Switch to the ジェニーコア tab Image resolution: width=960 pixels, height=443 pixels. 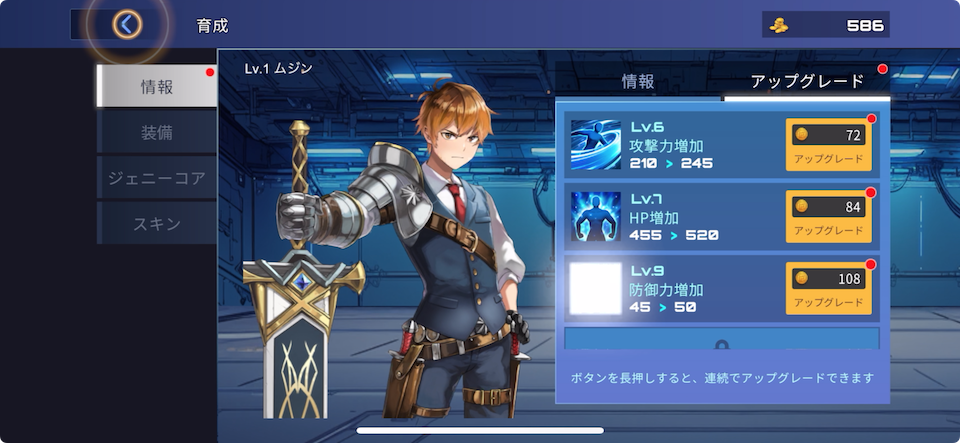(156, 178)
